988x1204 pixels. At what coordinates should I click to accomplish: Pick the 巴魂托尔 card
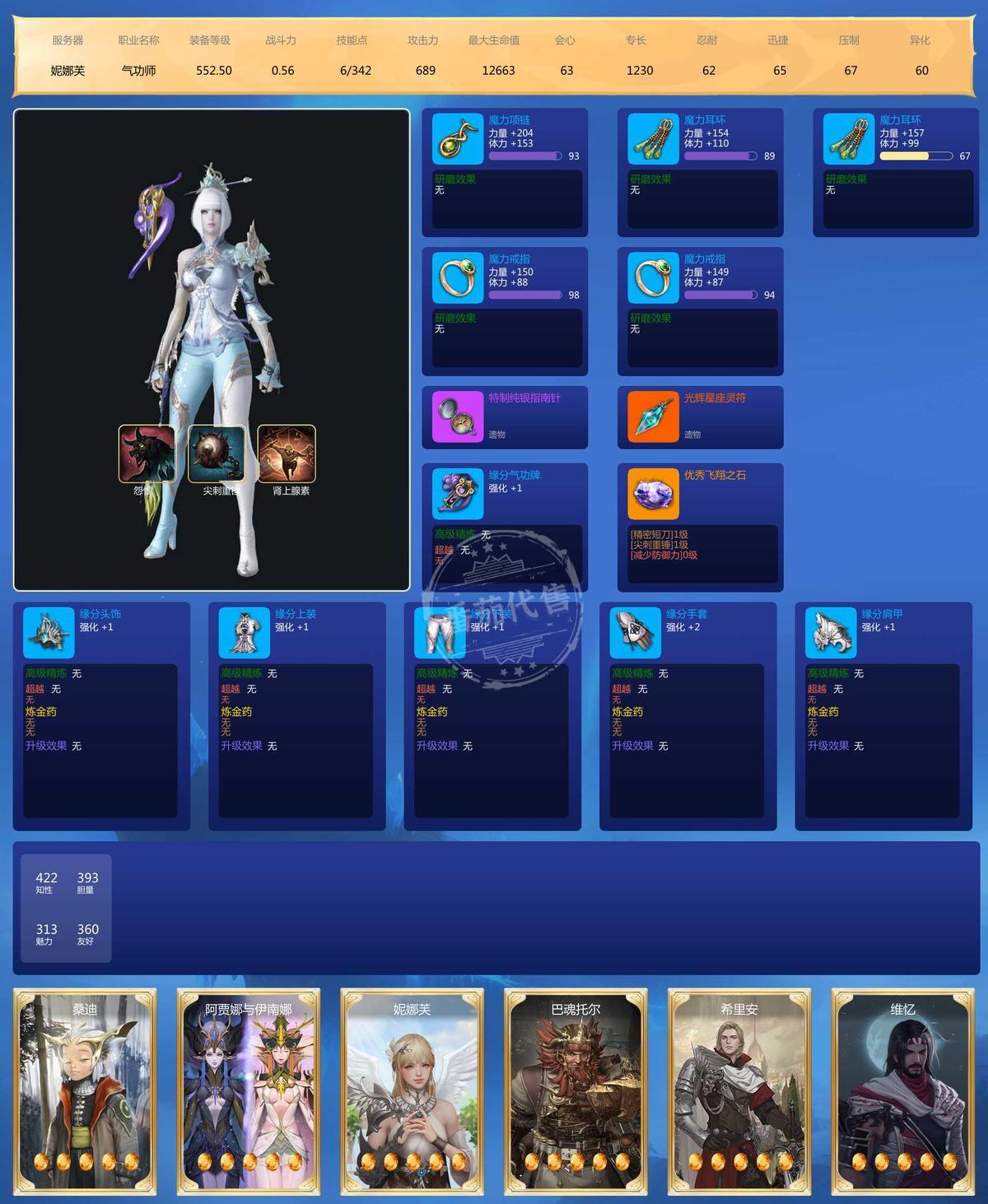[576, 1092]
